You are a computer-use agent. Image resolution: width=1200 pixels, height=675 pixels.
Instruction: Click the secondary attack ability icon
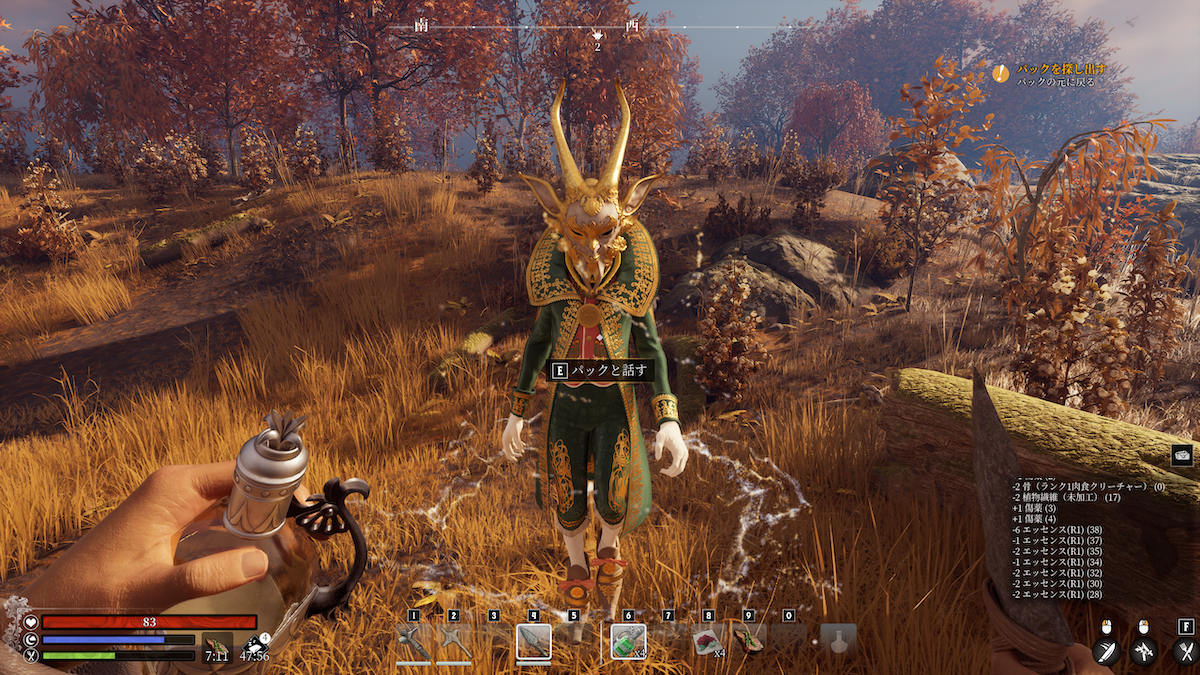1144,651
